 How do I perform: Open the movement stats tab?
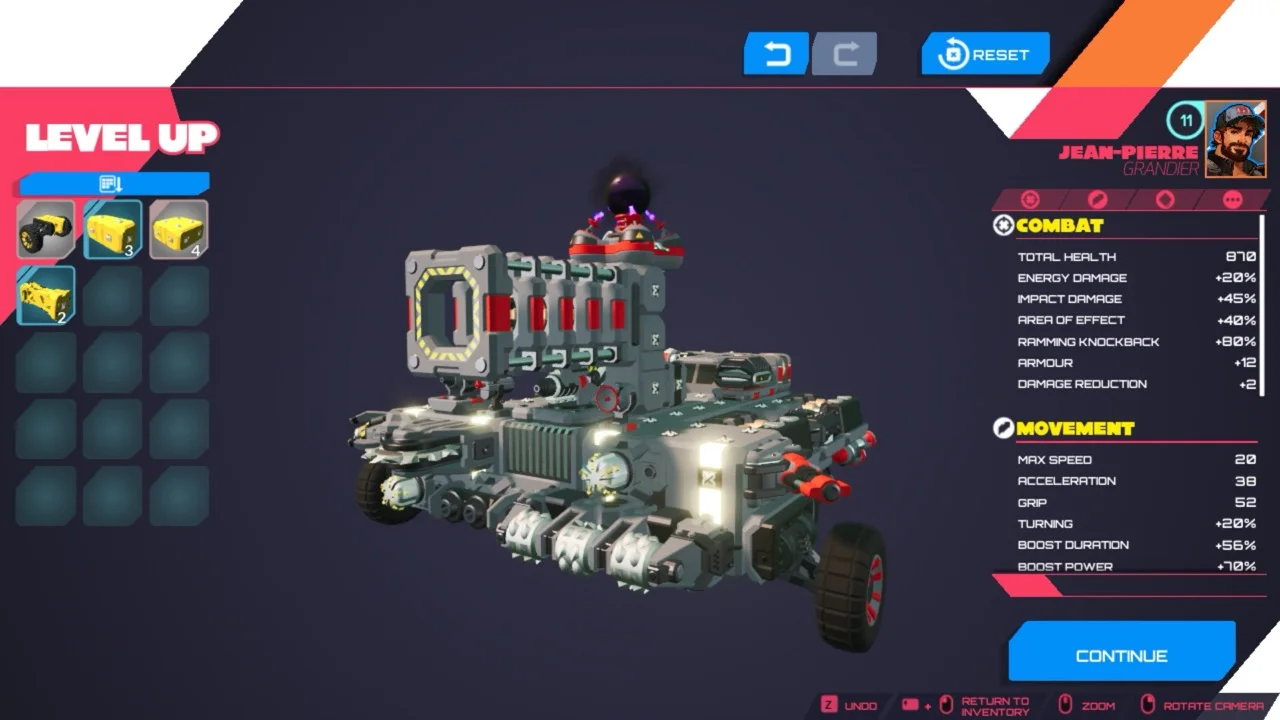point(1098,200)
